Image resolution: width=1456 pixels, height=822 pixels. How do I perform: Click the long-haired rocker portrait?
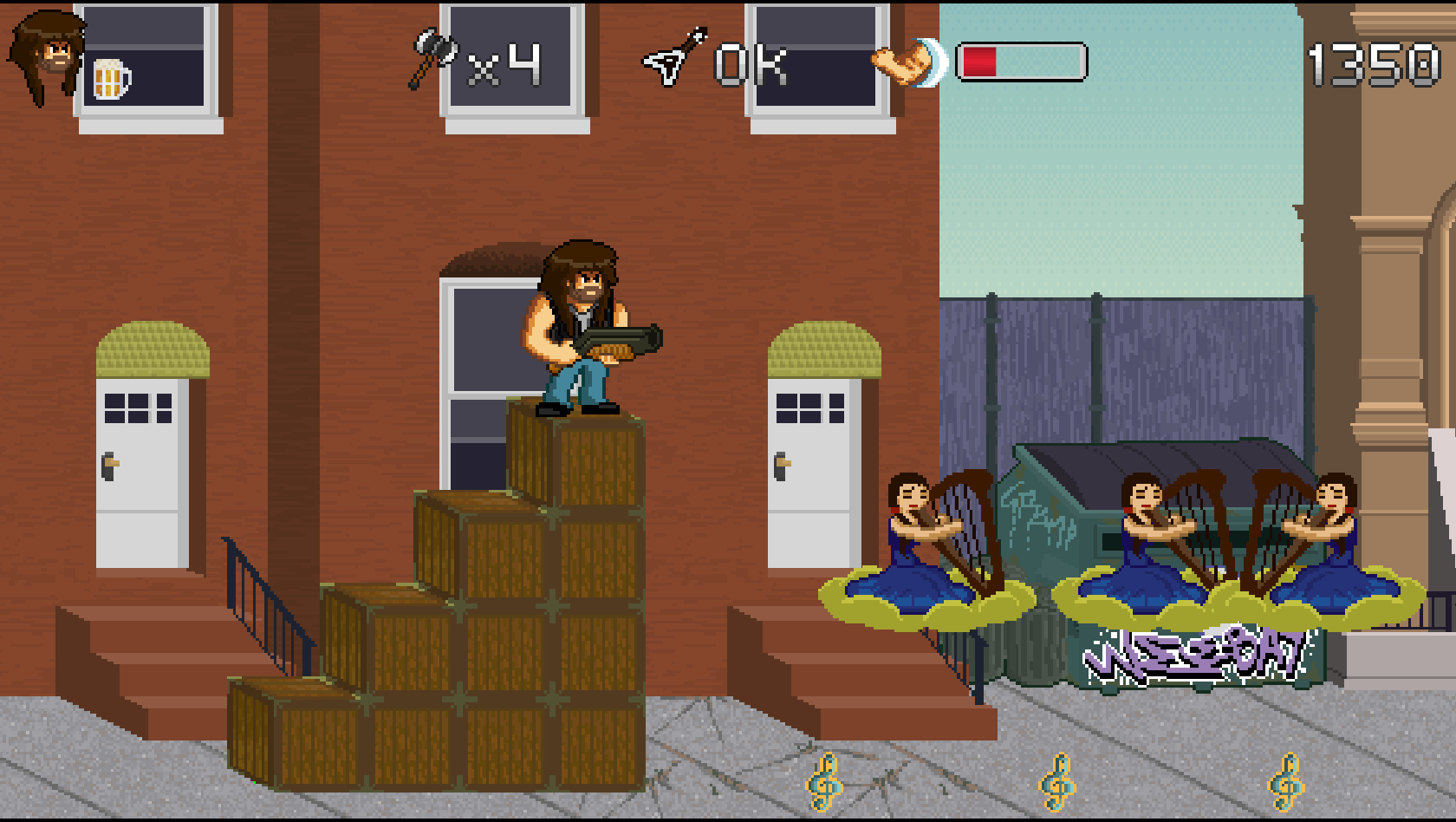[x=48, y=55]
